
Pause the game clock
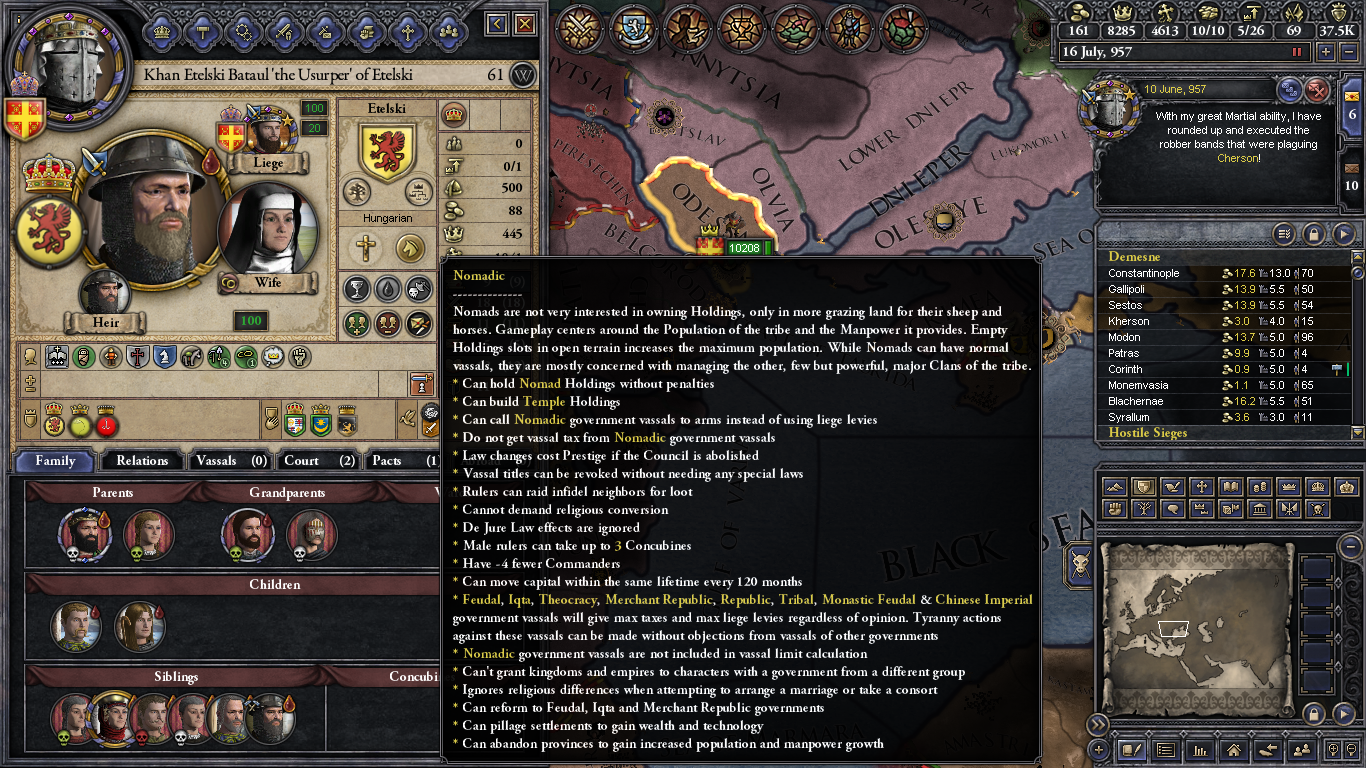click(x=1296, y=51)
